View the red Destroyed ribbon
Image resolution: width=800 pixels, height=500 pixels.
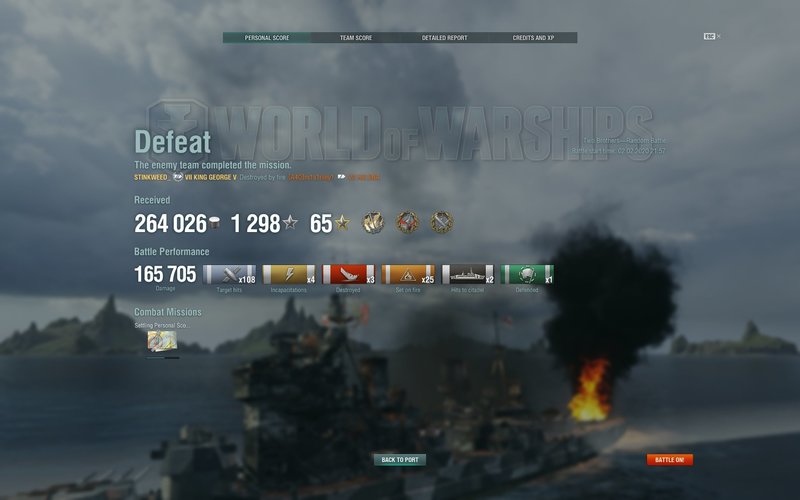(x=348, y=274)
